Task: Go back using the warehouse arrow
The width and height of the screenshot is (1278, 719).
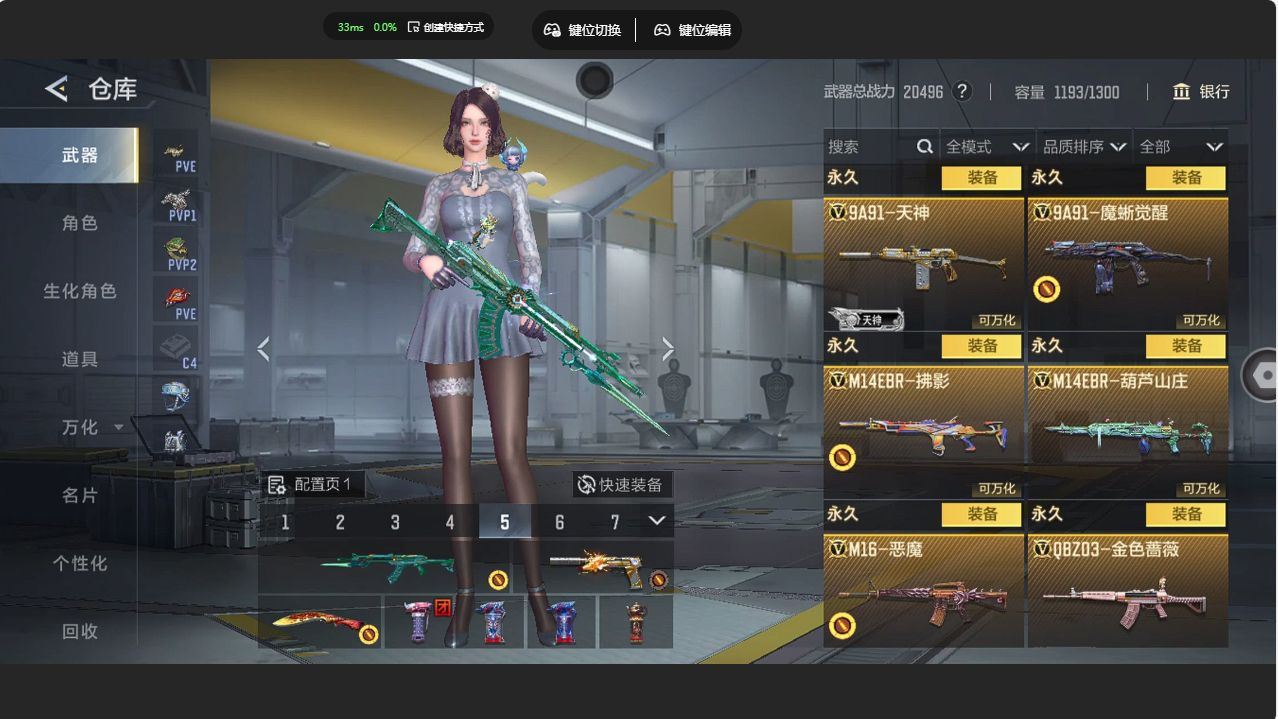Action: point(57,89)
